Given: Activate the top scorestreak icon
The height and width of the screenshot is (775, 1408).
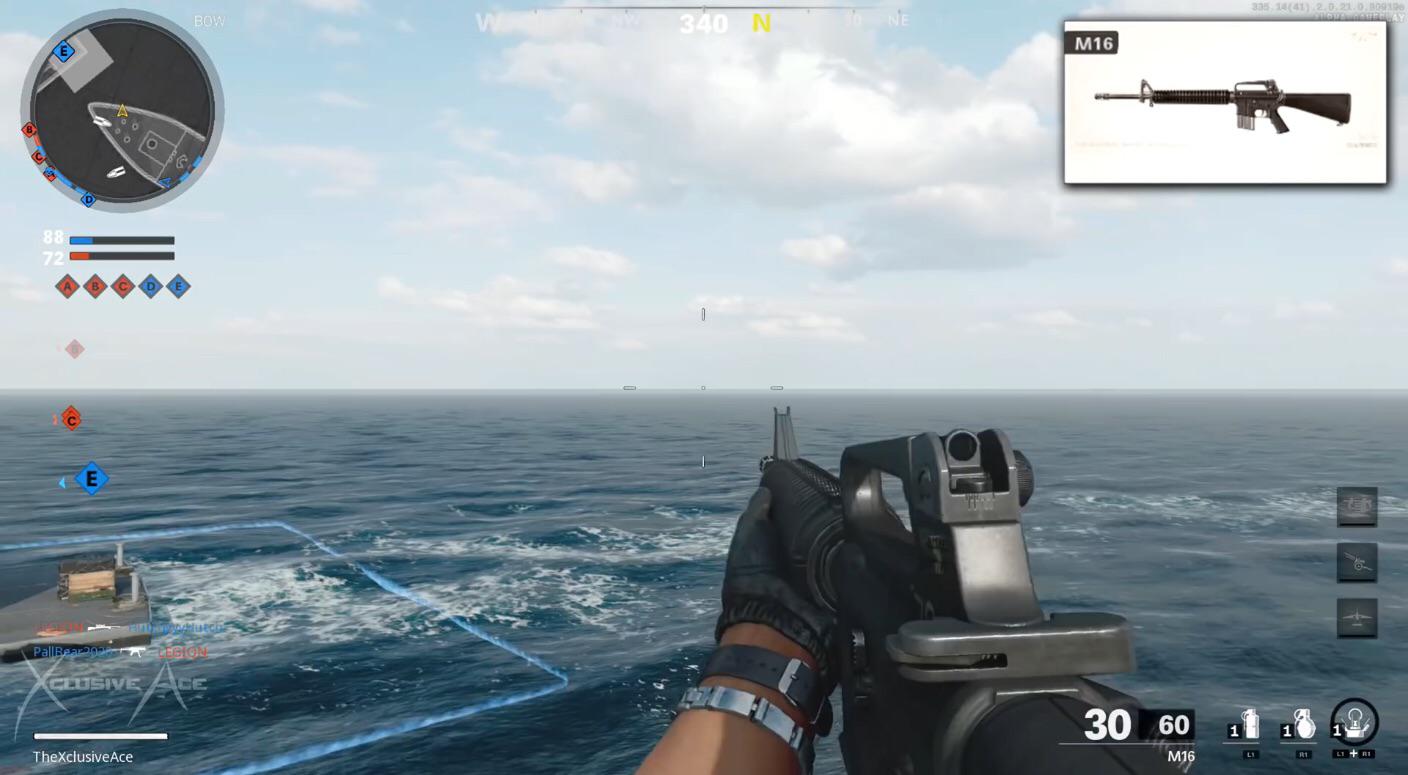Looking at the screenshot, I should [1357, 506].
